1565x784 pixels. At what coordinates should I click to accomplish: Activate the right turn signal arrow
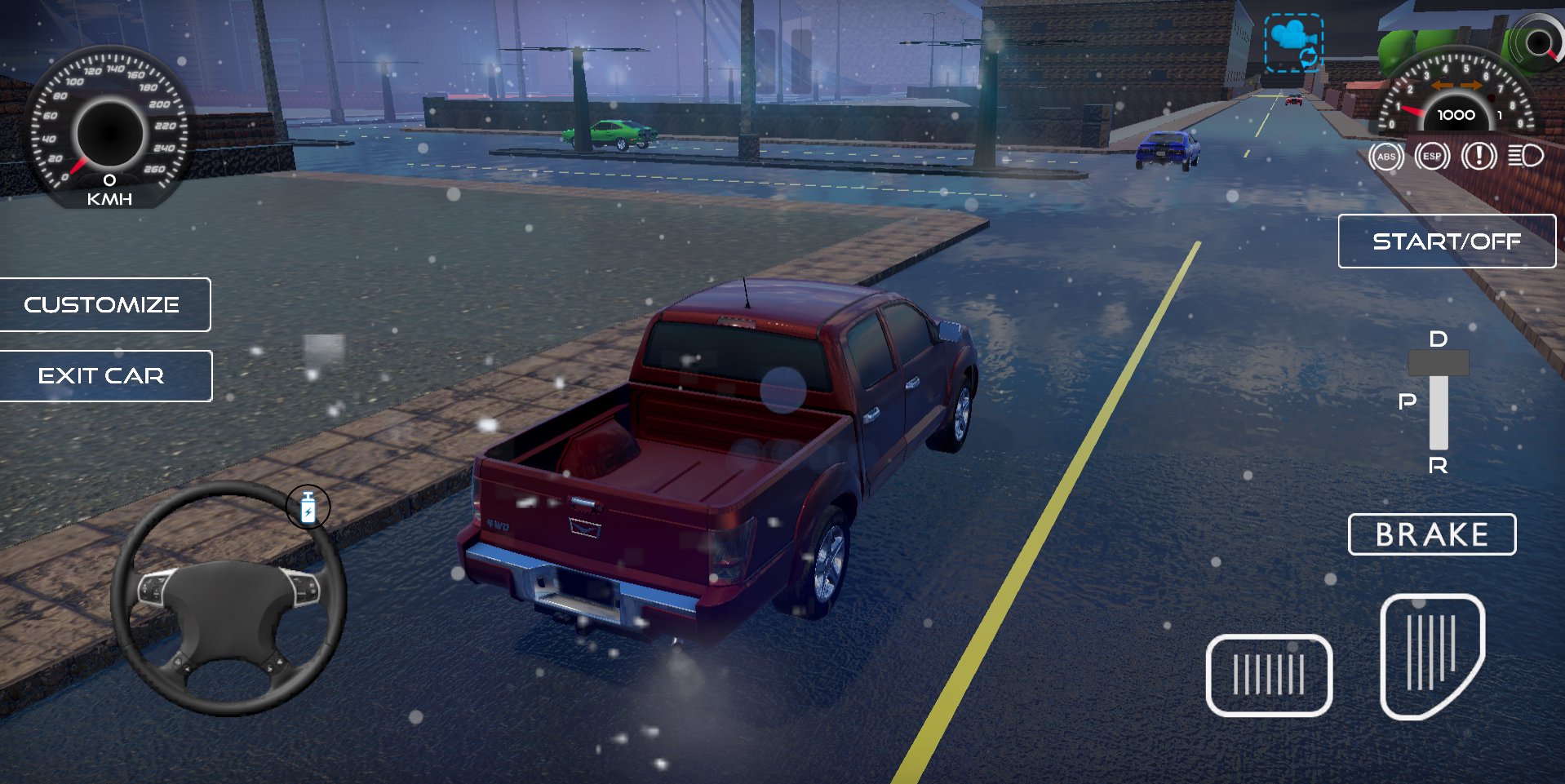(x=1472, y=86)
